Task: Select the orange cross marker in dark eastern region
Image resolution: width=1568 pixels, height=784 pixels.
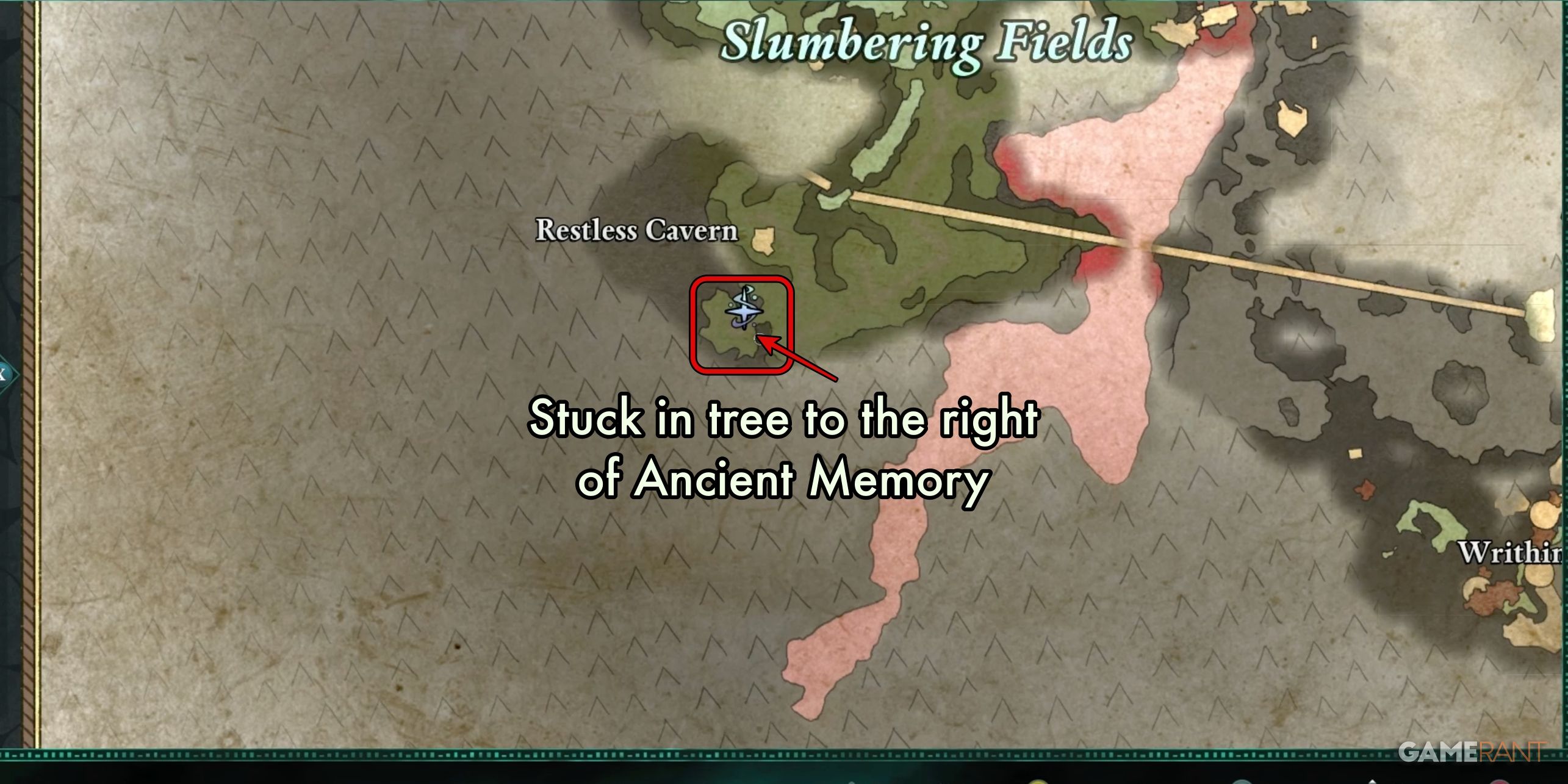Action: pyautogui.click(x=1365, y=490)
